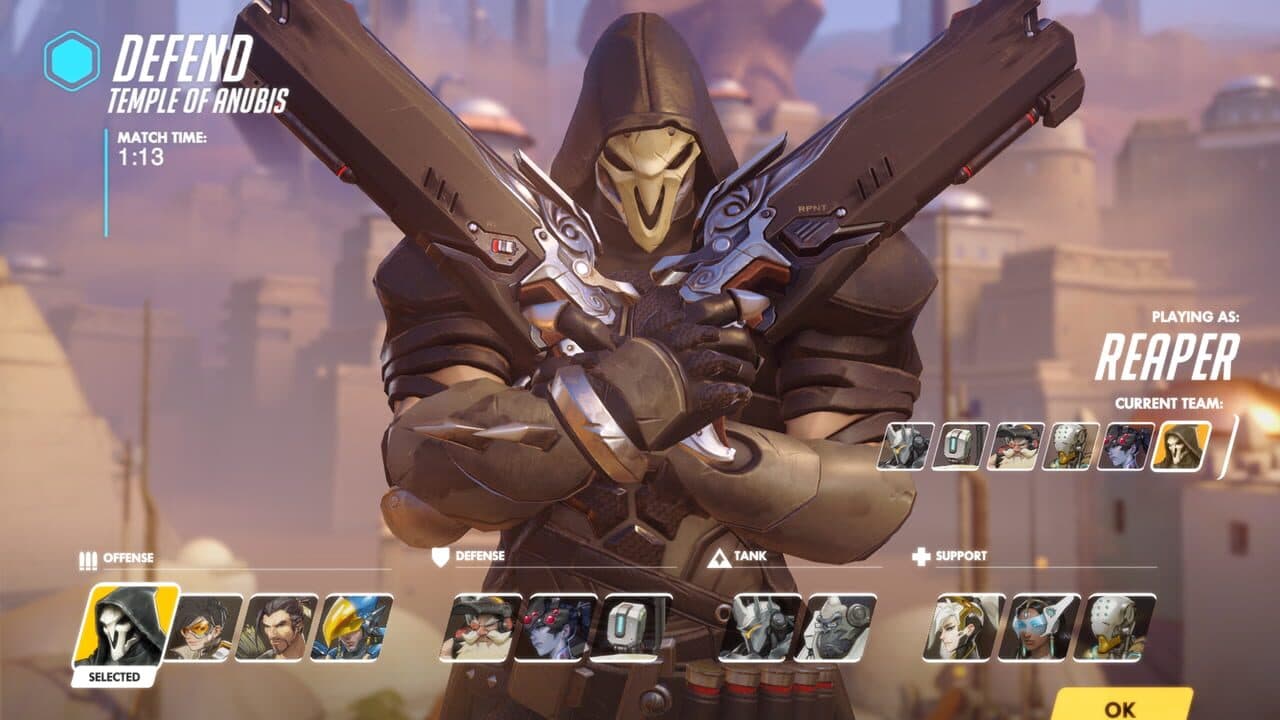1280x720 pixels.
Task: Click Reaper's portrait in Current Team
Action: pos(1180,447)
